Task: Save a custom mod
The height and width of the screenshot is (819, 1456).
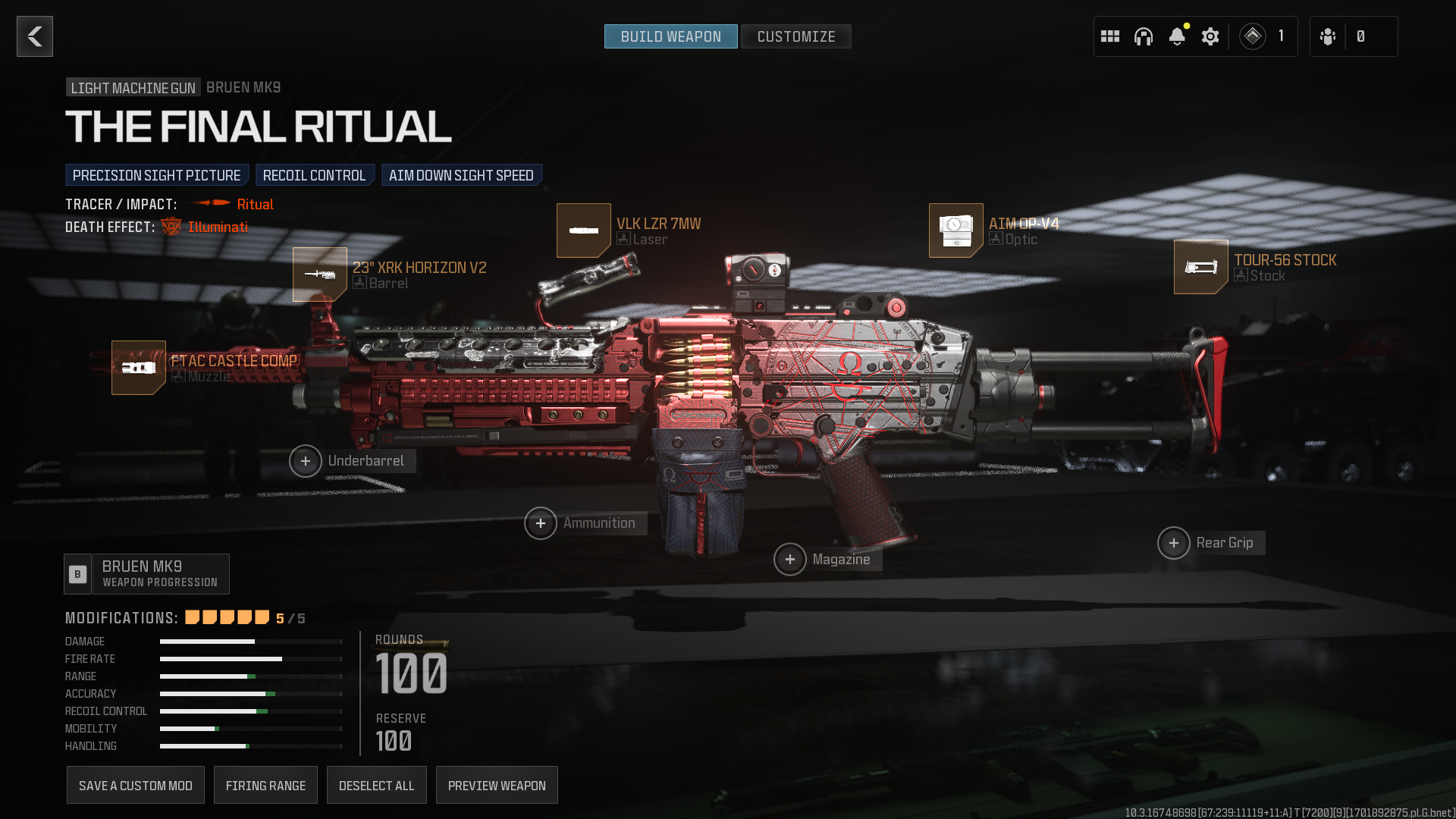Action: coord(136,786)
